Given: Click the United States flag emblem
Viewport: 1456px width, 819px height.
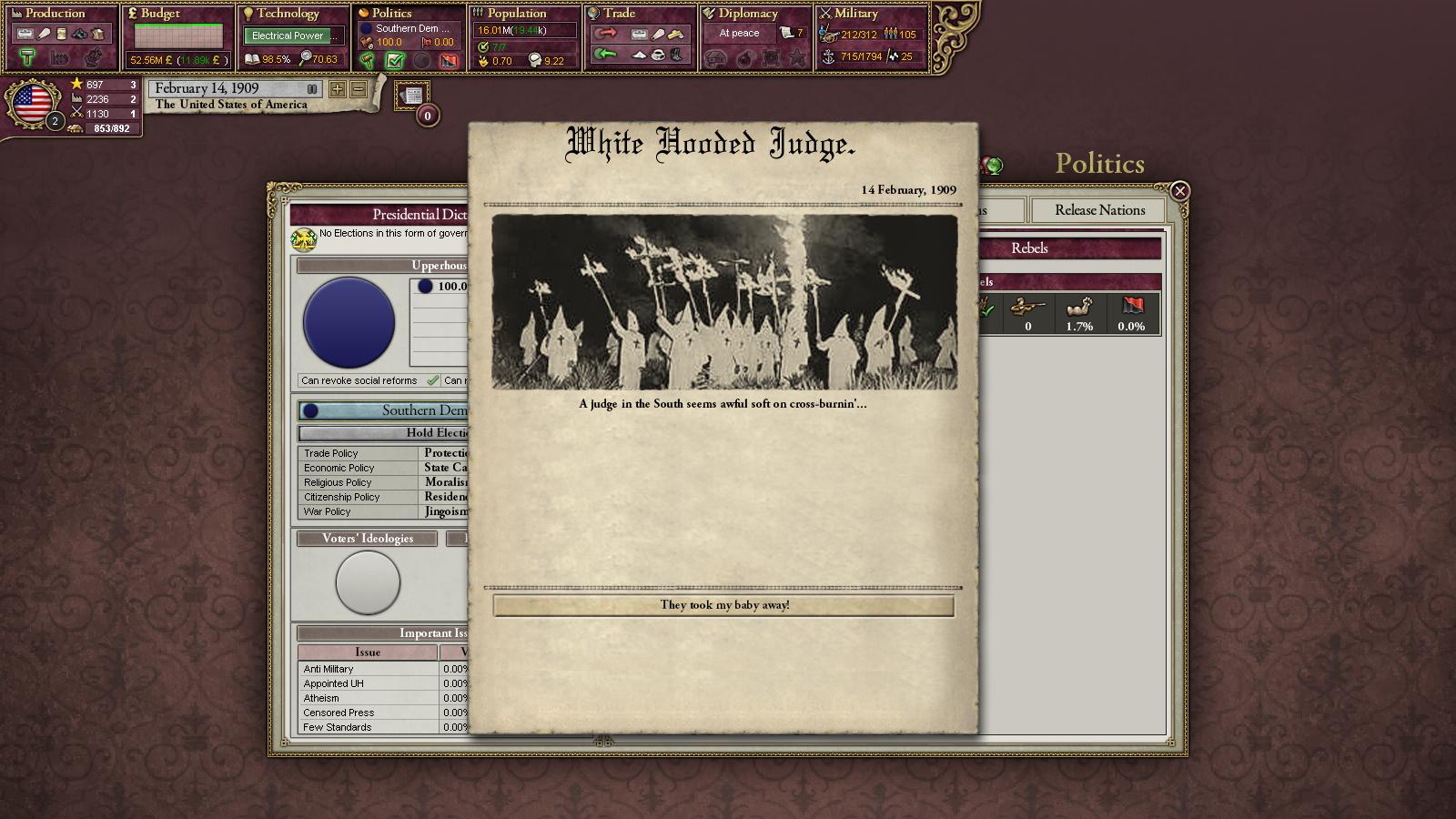Looking at the screenshot, I should (x=33, y=103).
